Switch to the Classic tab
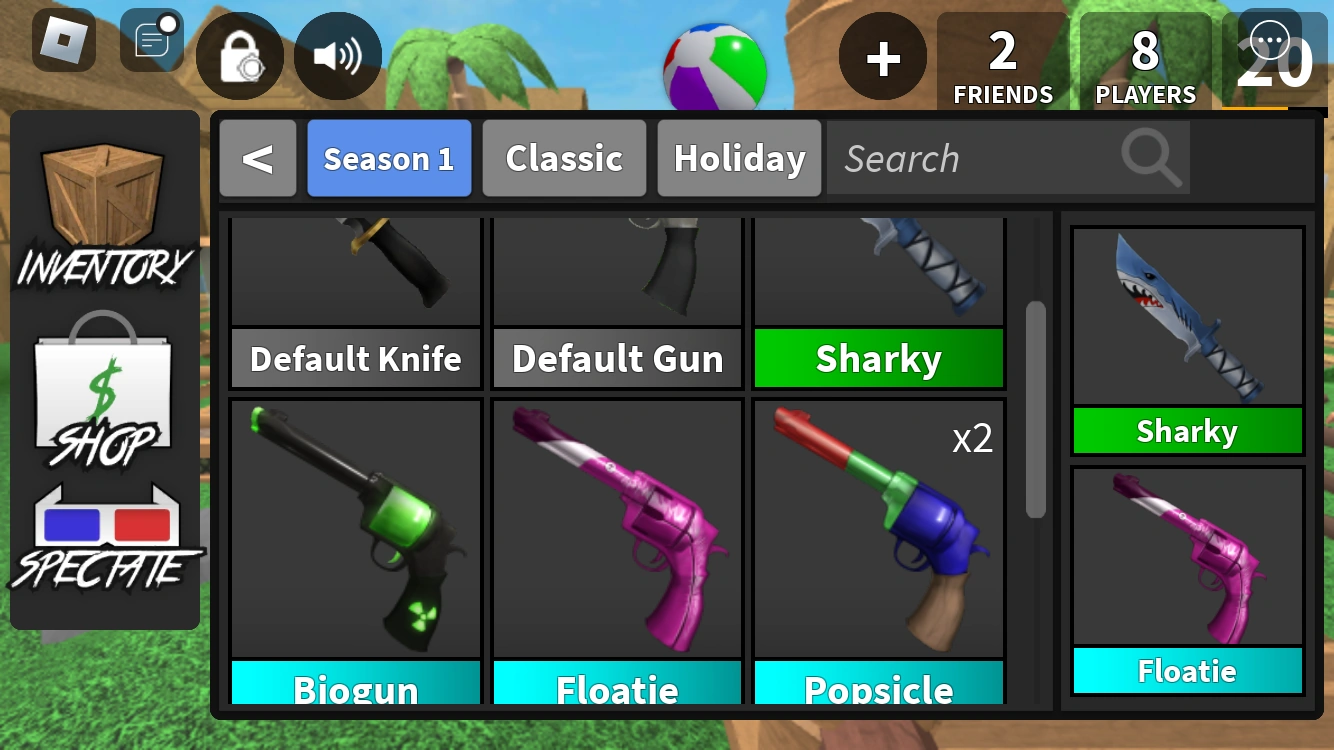1334x750 pixels. 564,158
